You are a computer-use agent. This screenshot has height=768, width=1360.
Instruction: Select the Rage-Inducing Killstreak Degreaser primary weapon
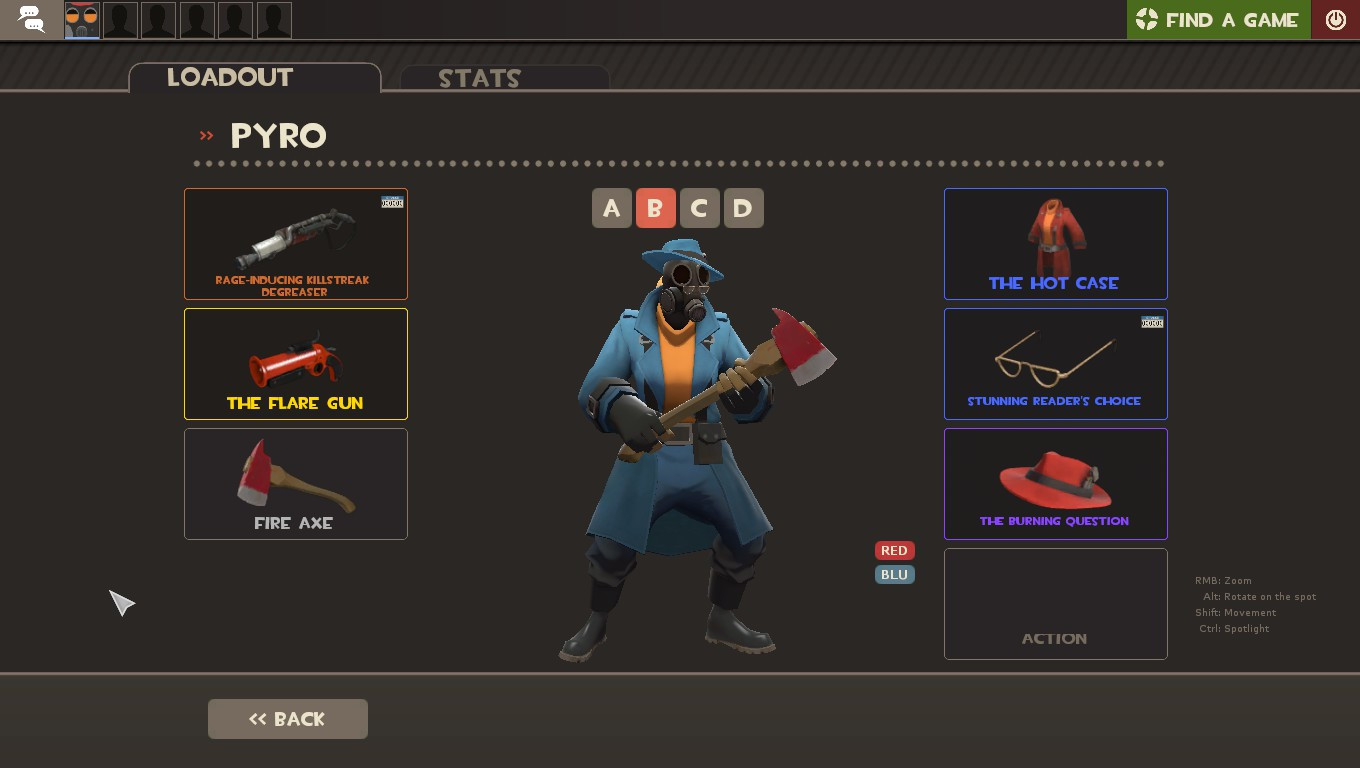pyautogui.click(x=296, y=243)
